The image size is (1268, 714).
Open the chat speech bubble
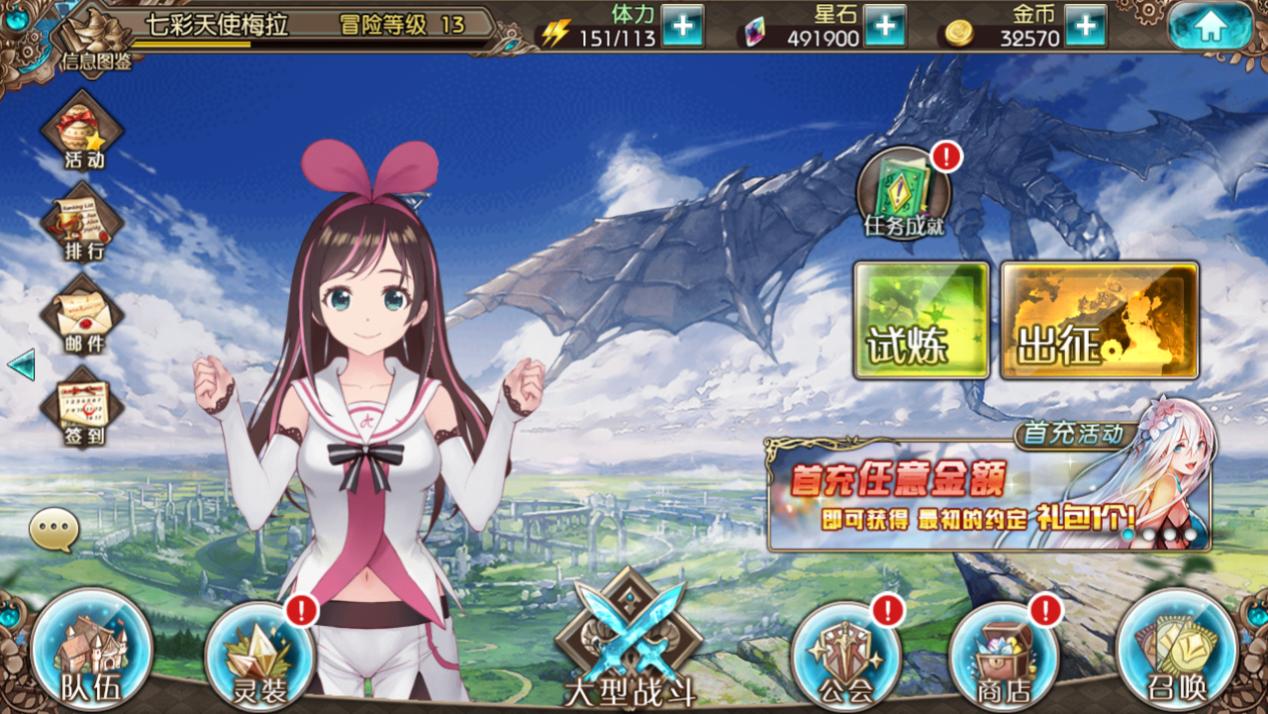(x=53, y=530)
